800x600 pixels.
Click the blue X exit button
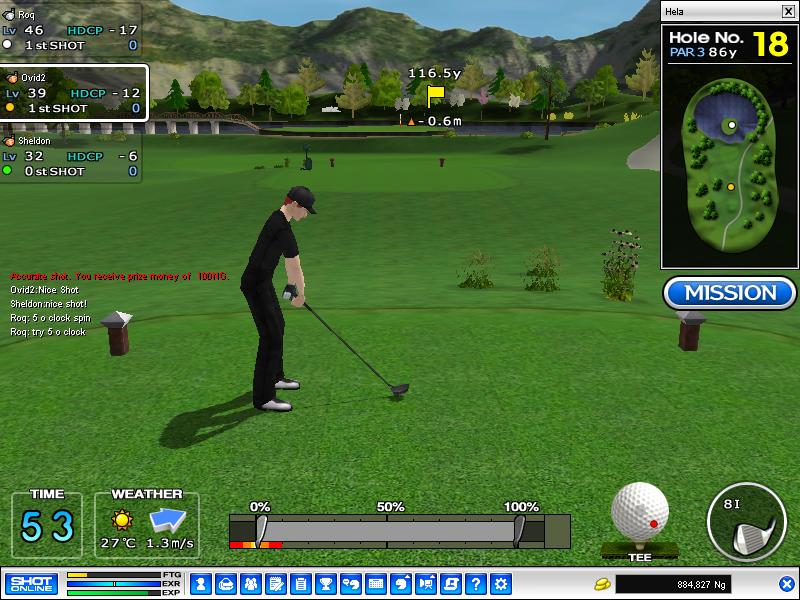(786, 583)
